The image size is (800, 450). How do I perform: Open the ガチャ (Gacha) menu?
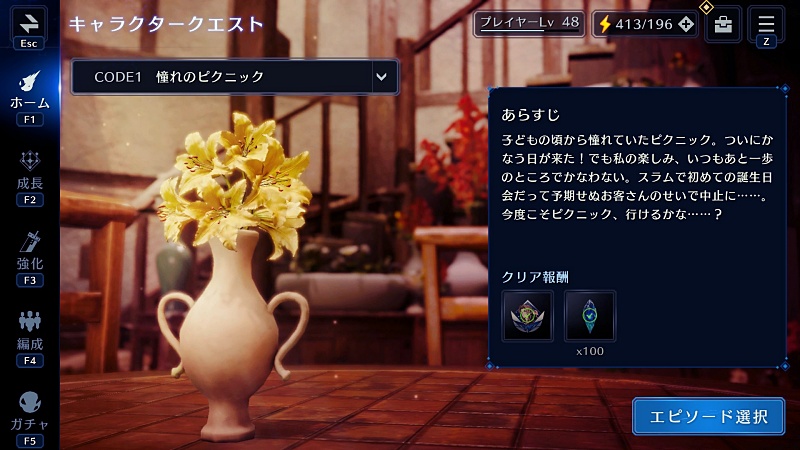tap(29, 410)
